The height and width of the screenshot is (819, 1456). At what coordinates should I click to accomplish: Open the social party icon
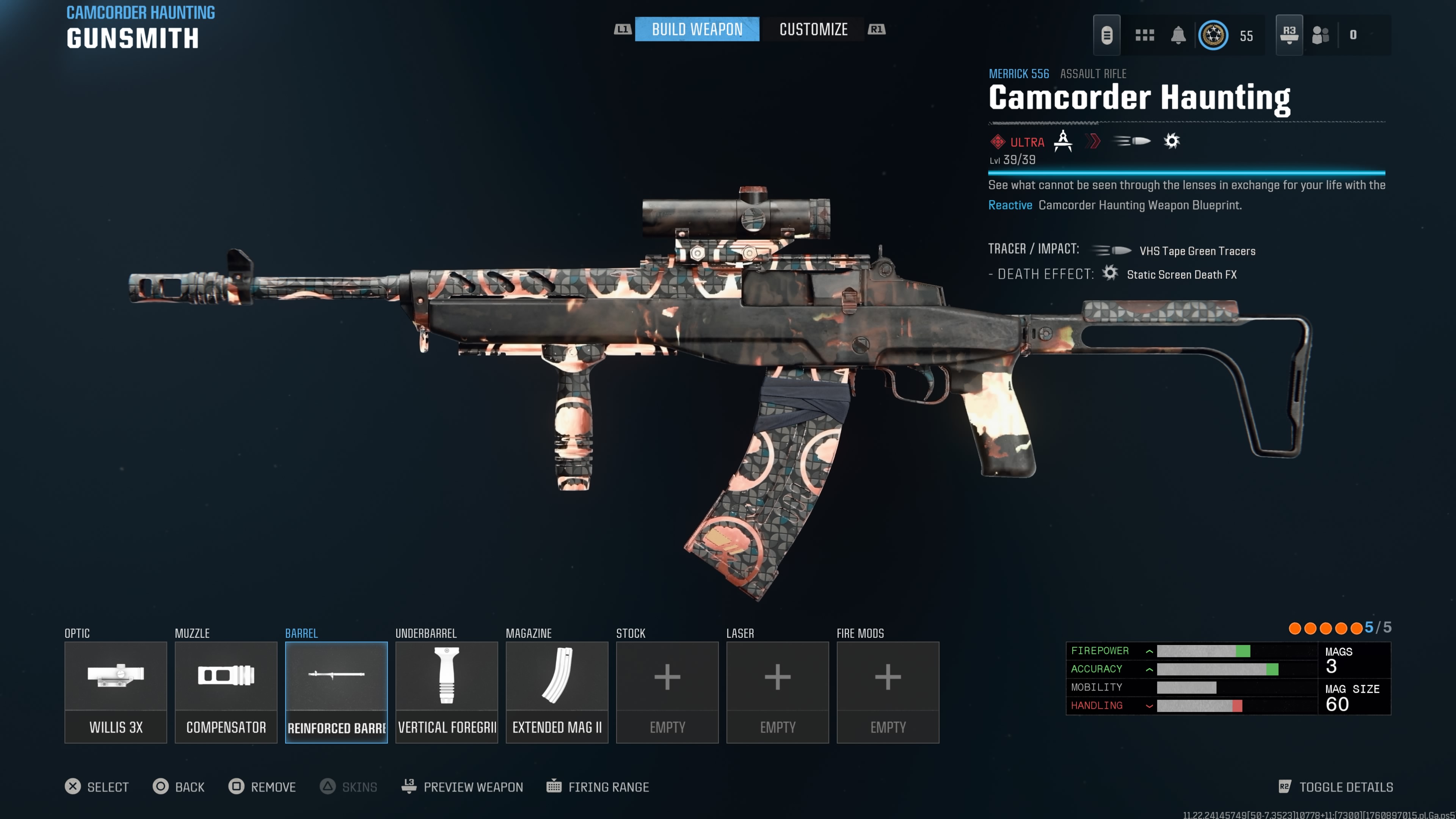point(1320,35)
